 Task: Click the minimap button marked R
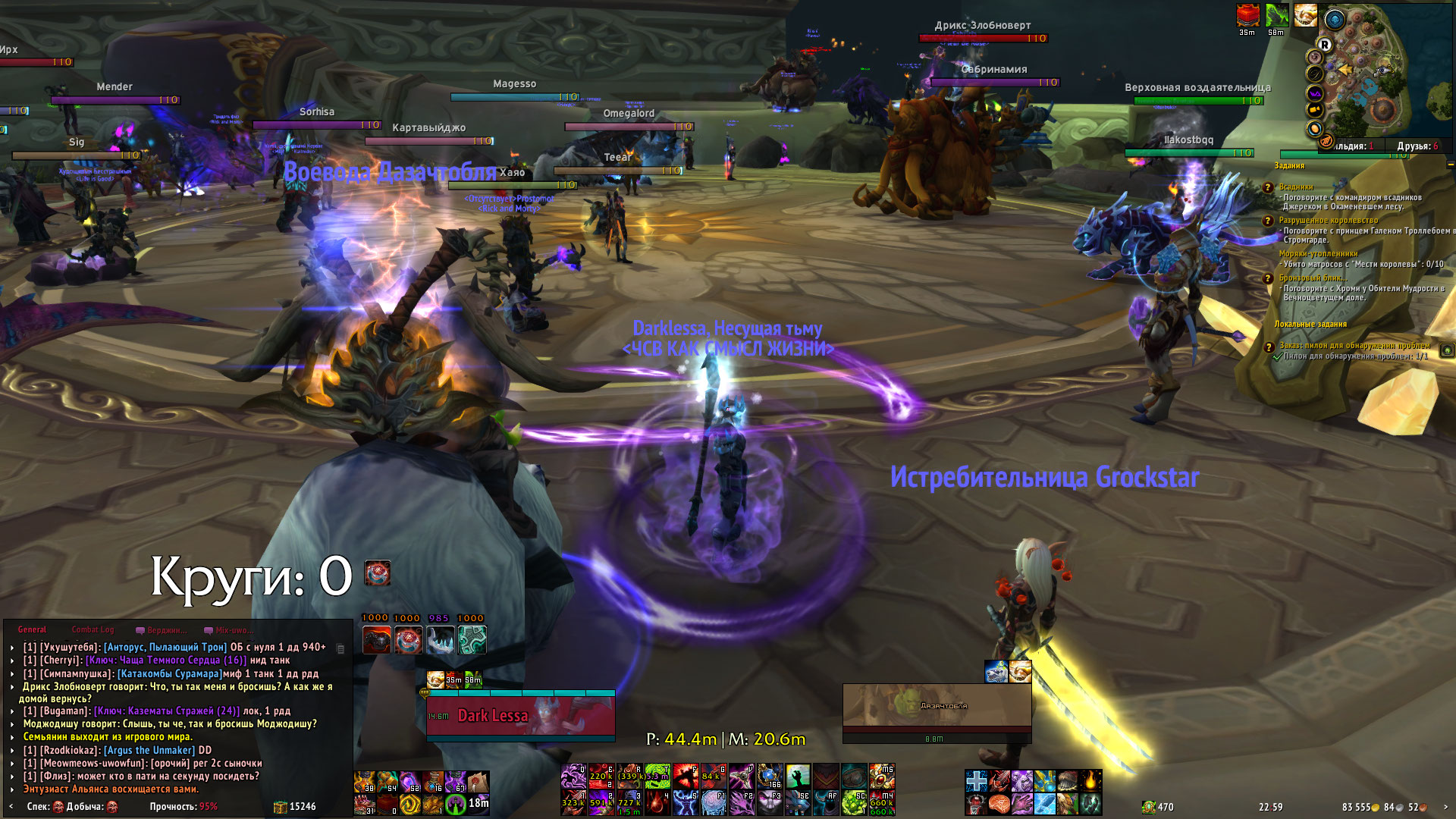pos(1325,45)
